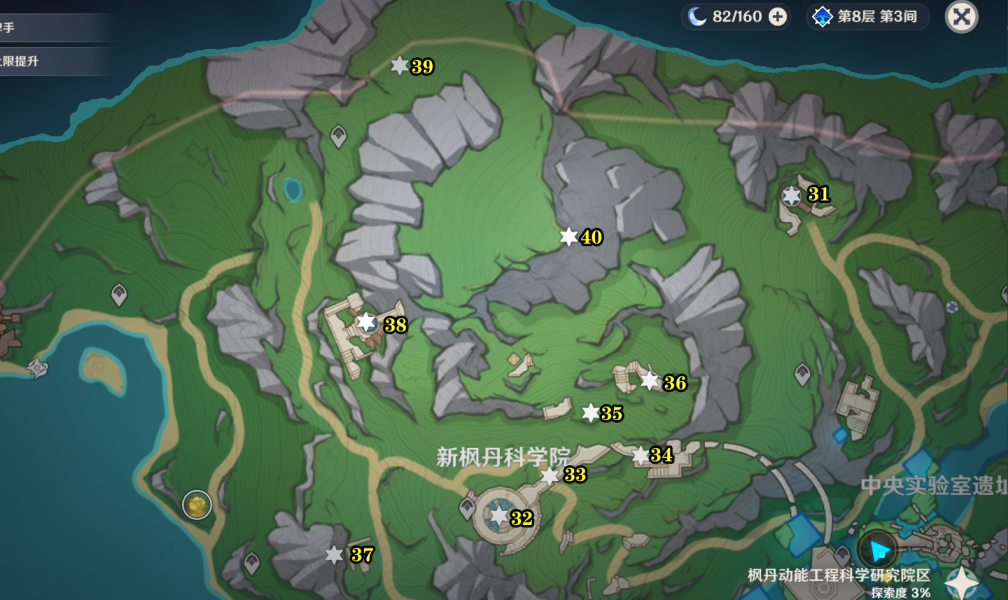Close the map screen
Viewport: 1008px width, 600px height.
[961, 16]
